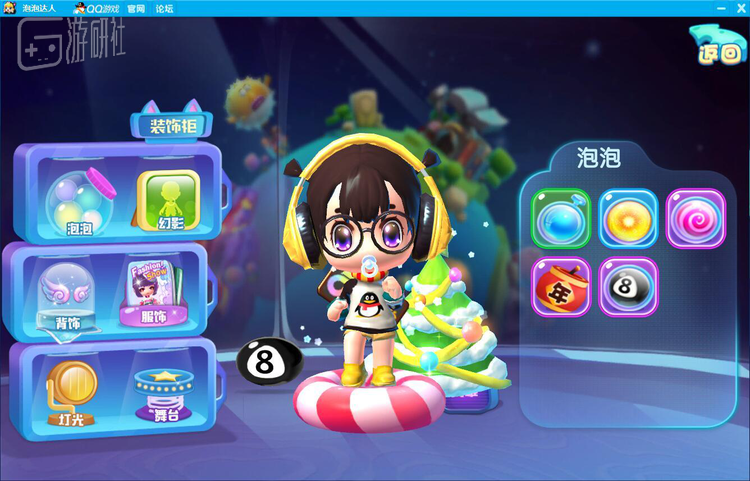750x481 pixels.
Task: Select the blue water bubble skin
Action: [x=560, y=218]
